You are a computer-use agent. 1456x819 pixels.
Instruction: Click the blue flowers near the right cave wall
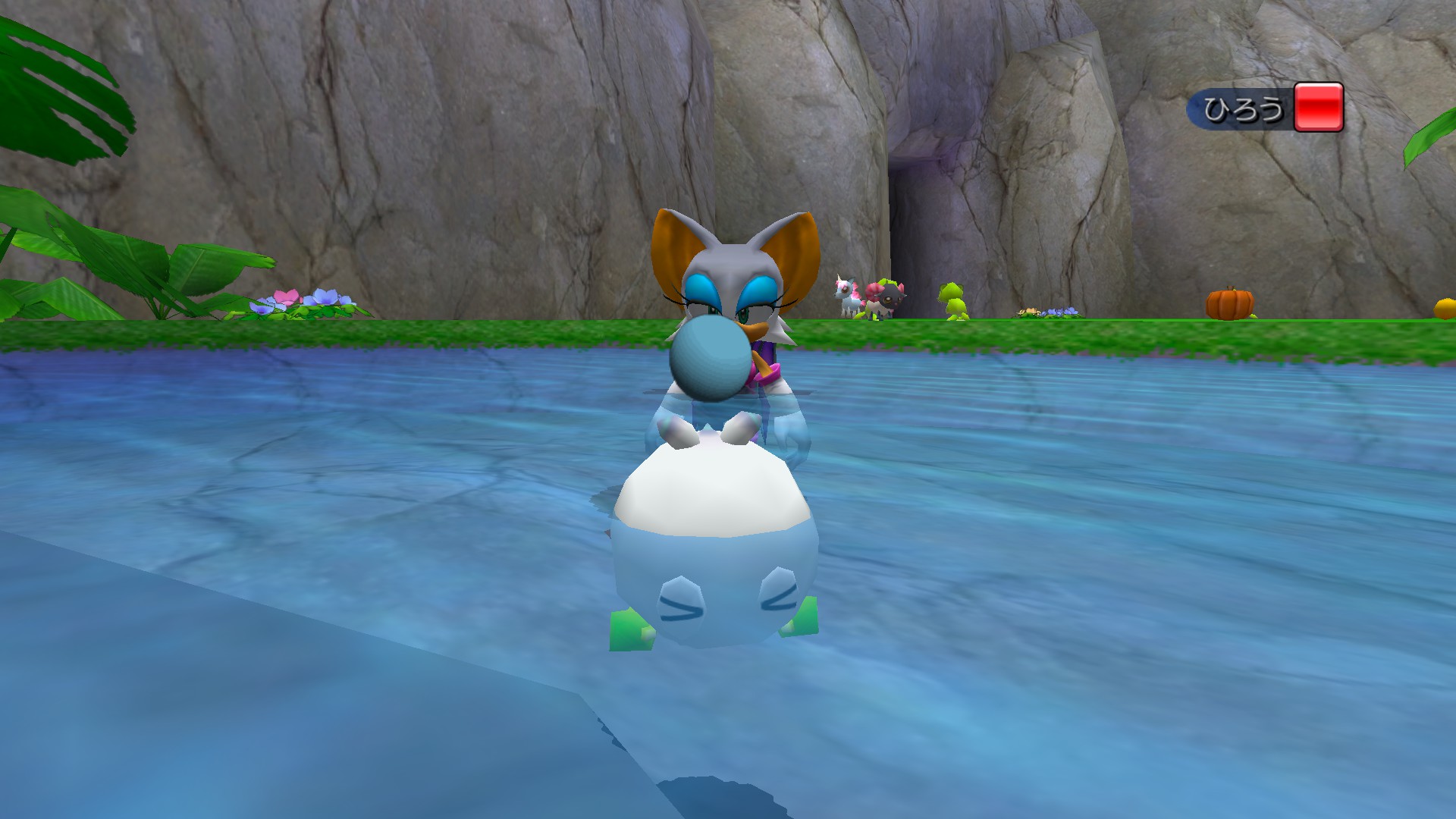point(1062,311)
